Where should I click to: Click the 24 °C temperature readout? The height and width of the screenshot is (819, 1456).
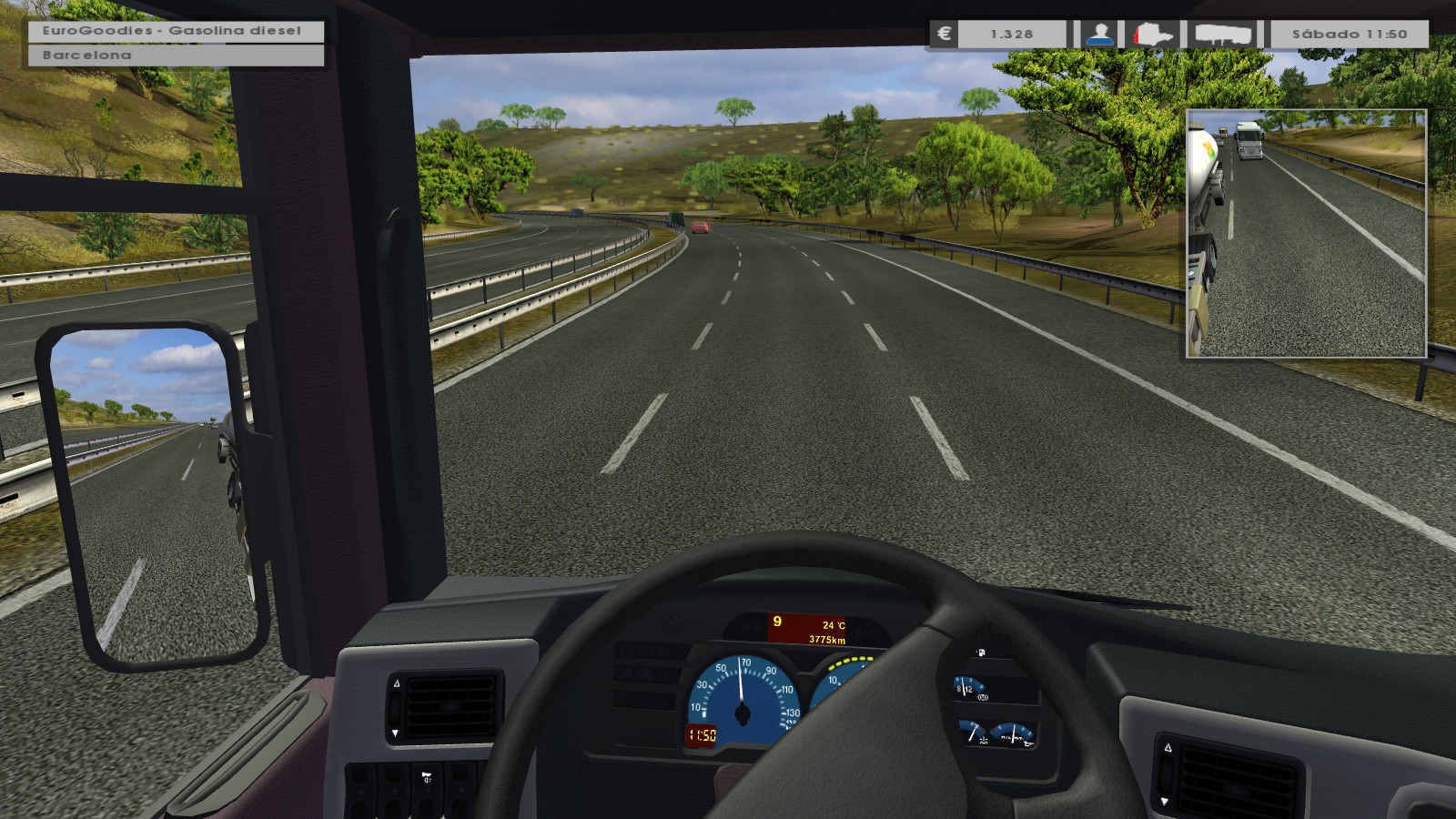[835, 625]
